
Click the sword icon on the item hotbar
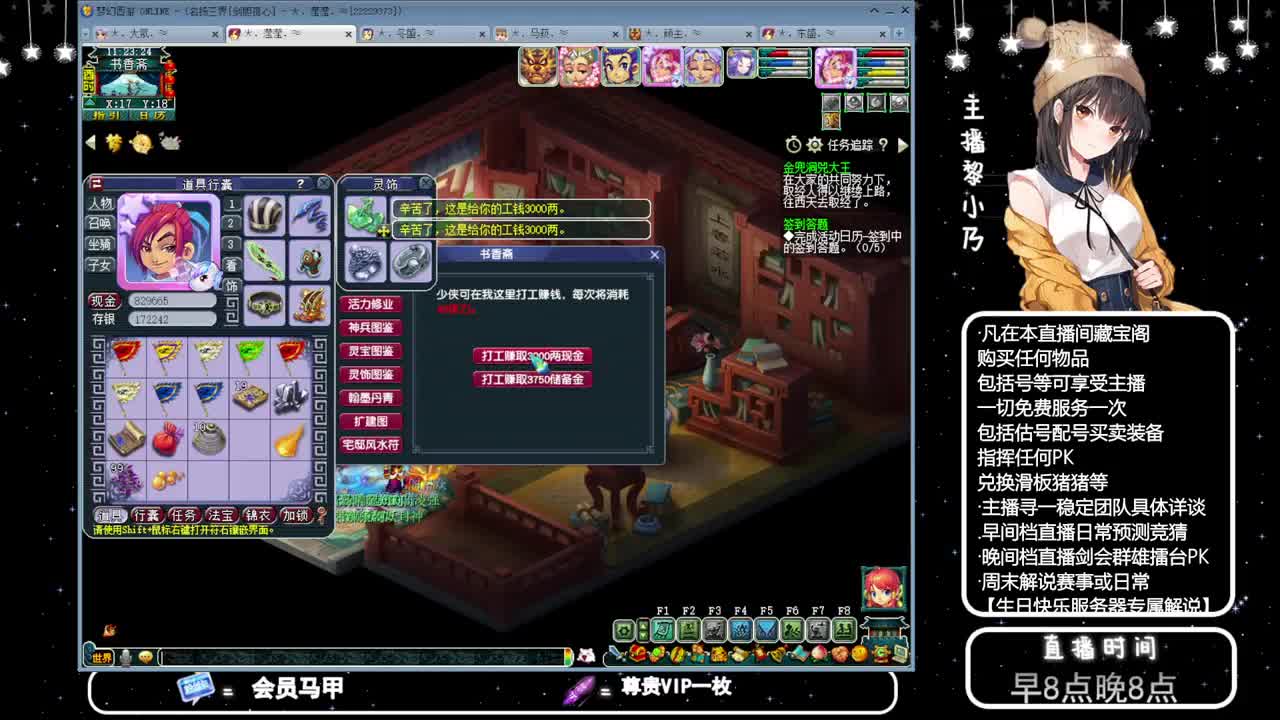click(615, 654)
